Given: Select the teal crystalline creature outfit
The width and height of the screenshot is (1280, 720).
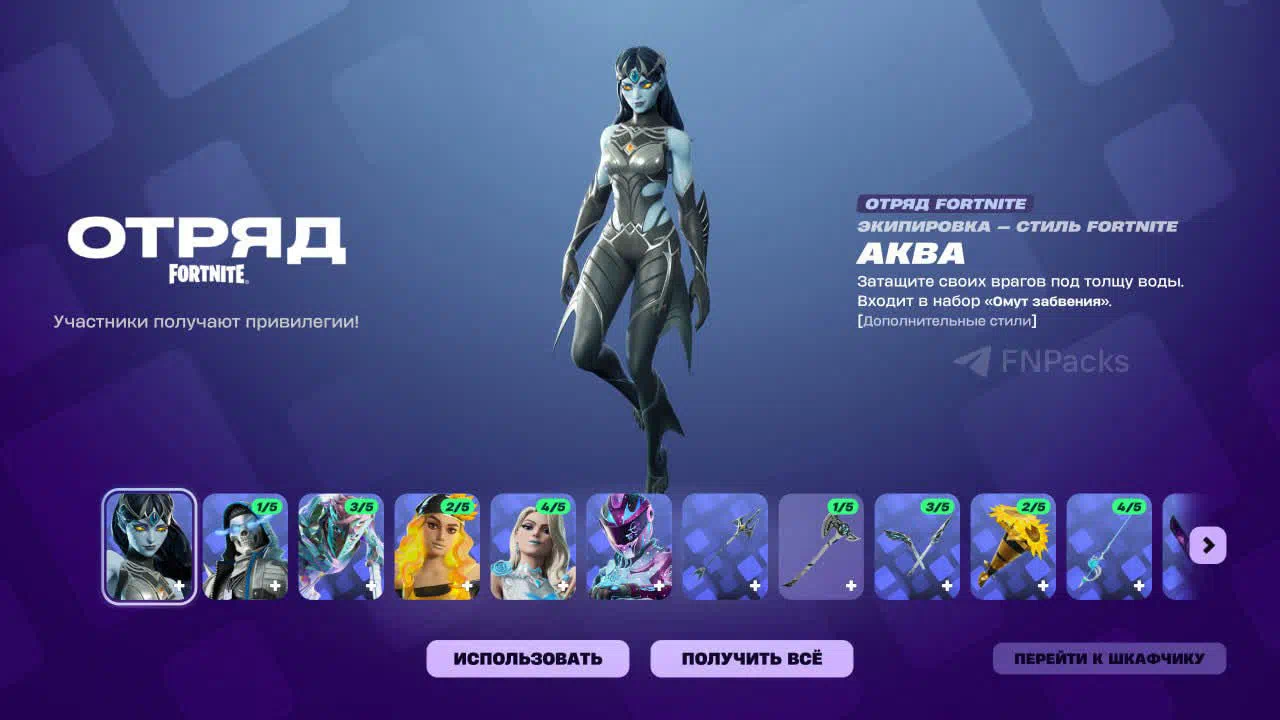Looking at the screenshot, I should coord(341,546).
